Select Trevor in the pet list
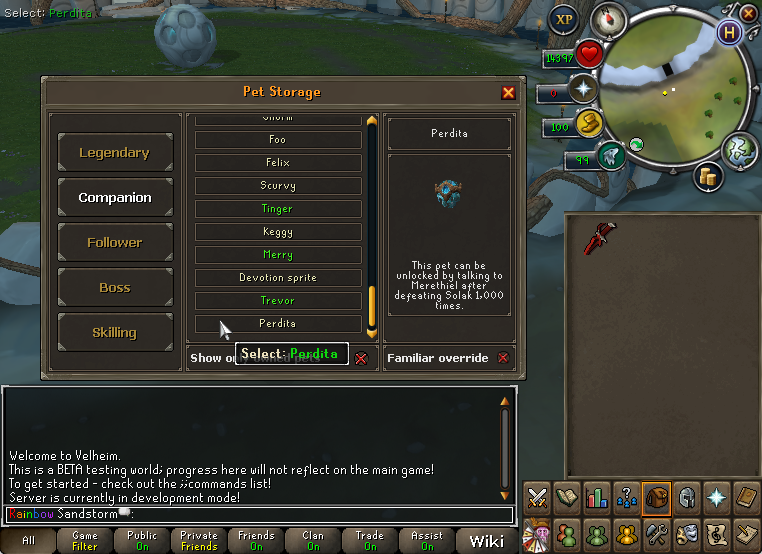 [278, 301]
